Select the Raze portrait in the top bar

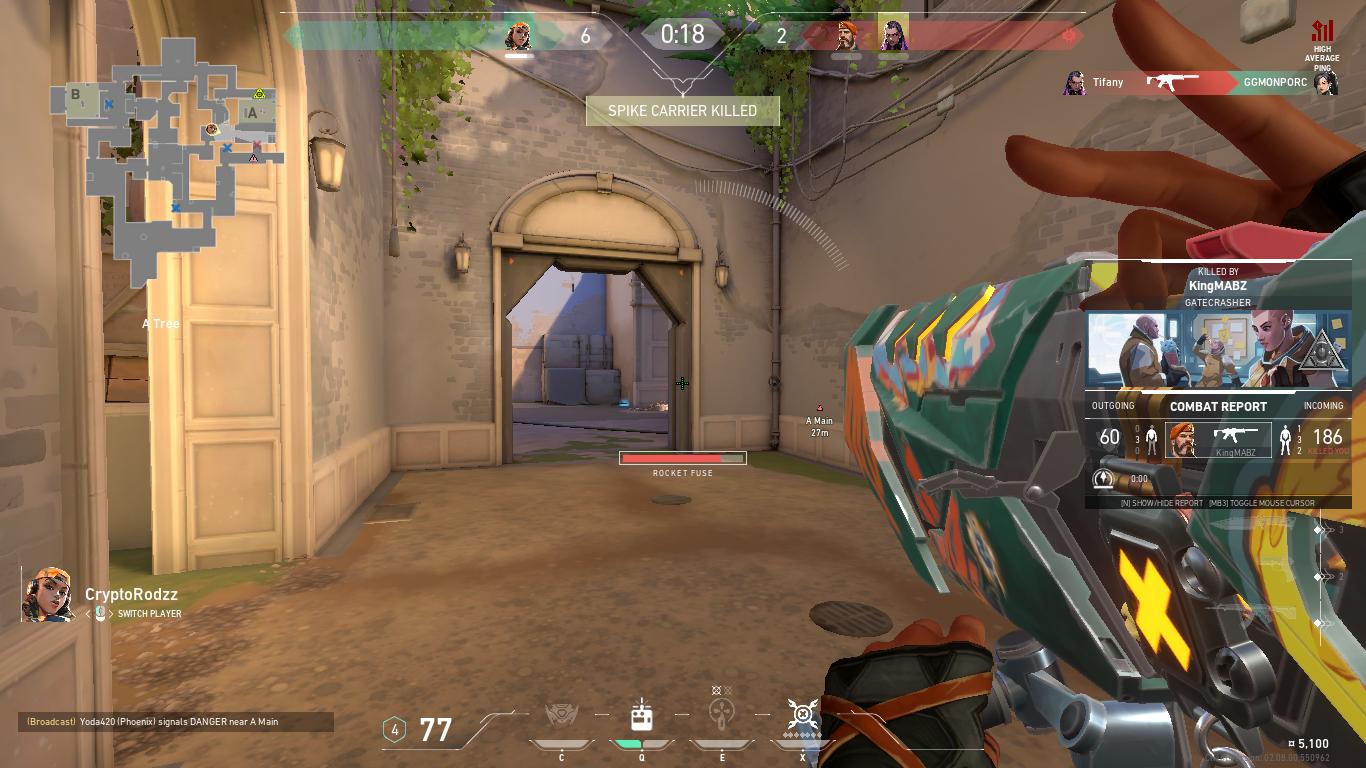518,36
